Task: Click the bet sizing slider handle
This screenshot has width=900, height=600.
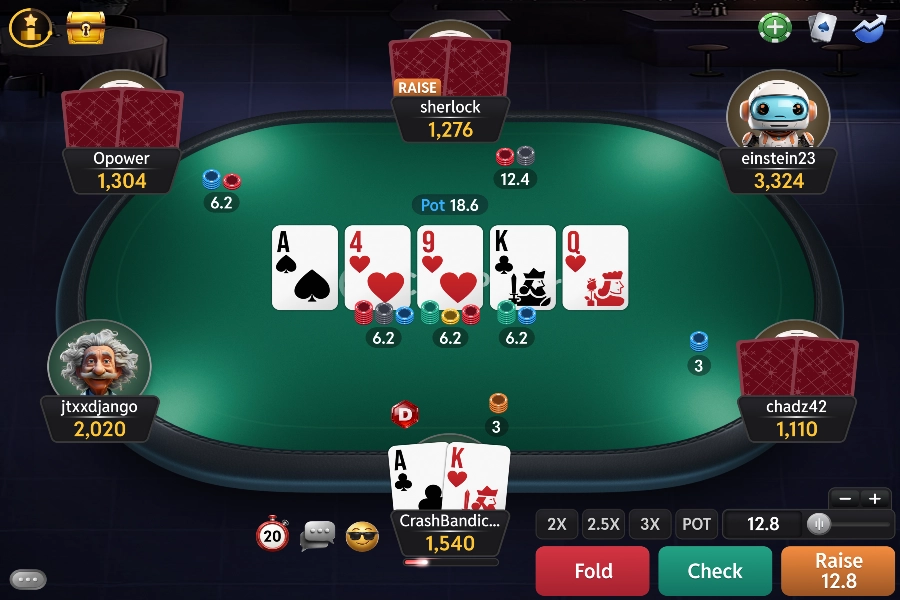Action: click(x=819, y=524)
